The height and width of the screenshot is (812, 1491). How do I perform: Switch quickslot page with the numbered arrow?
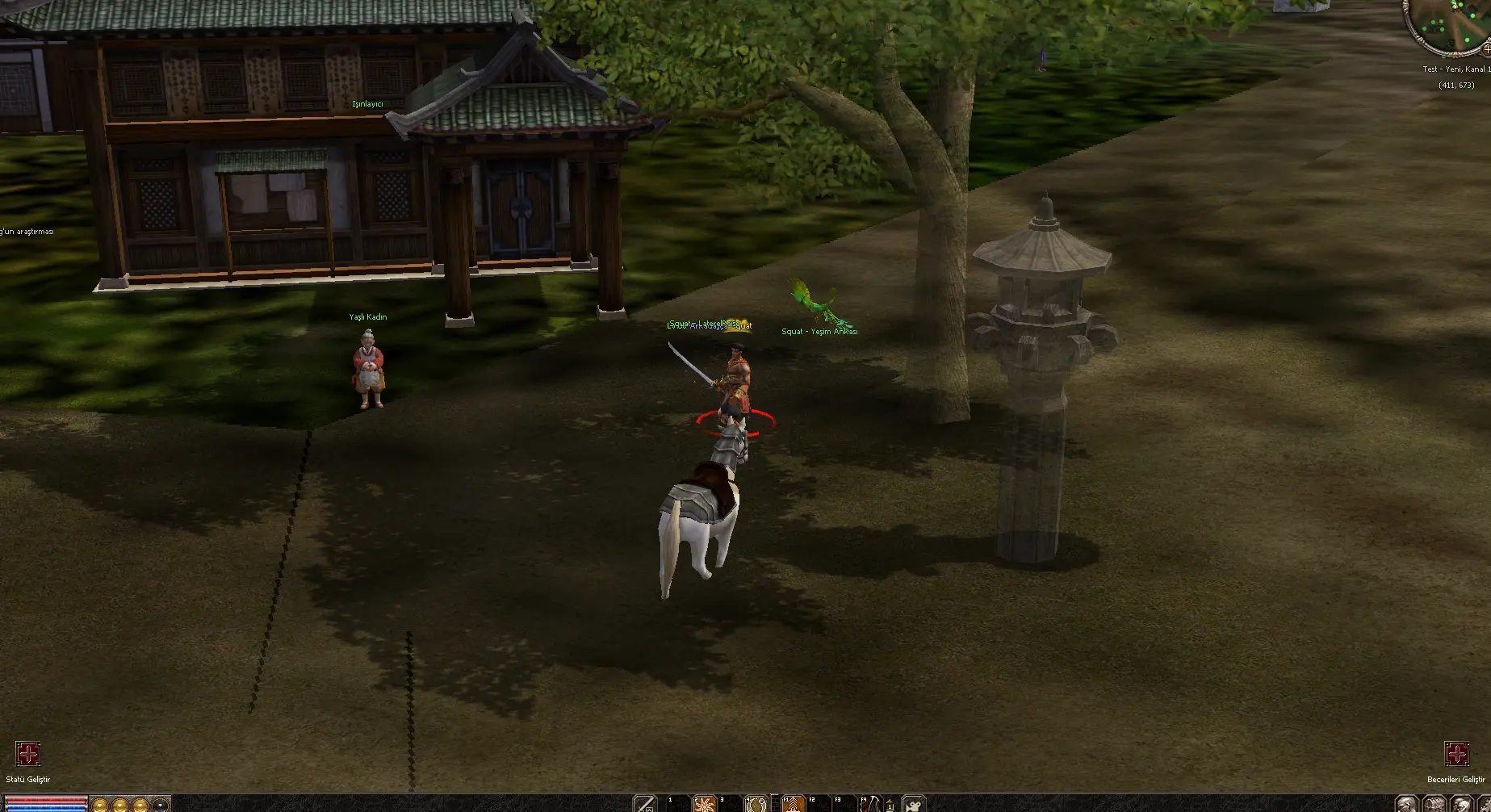click(x=890, y=805)
